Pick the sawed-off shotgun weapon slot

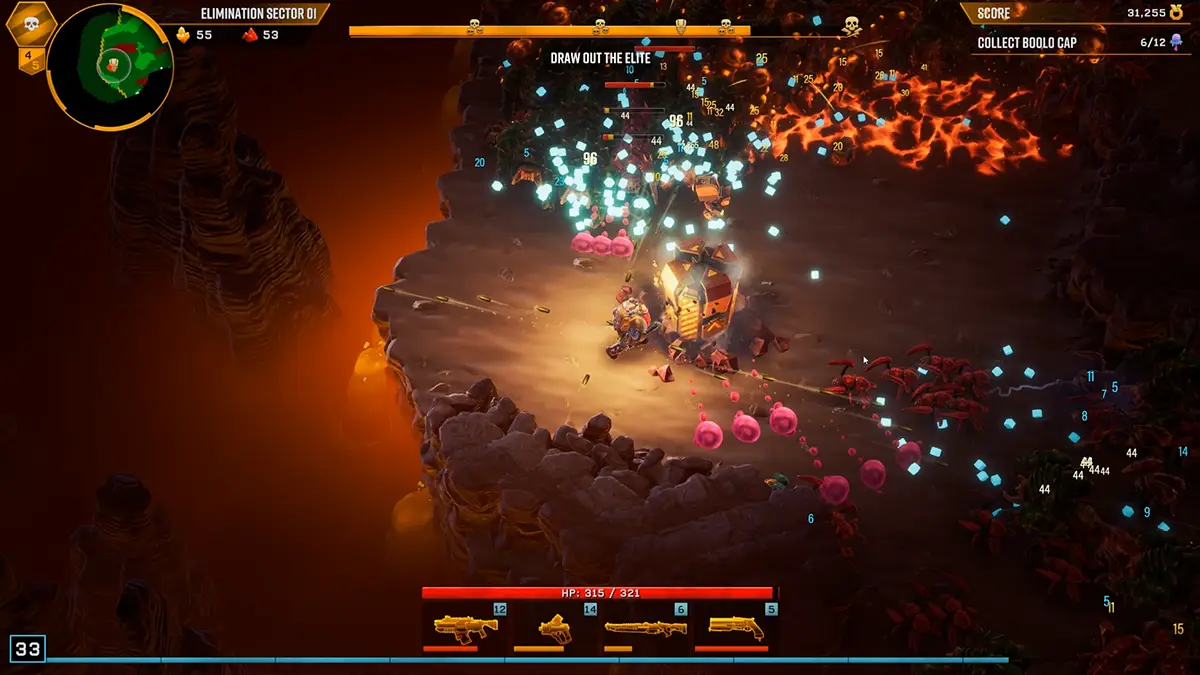[736, 628]
